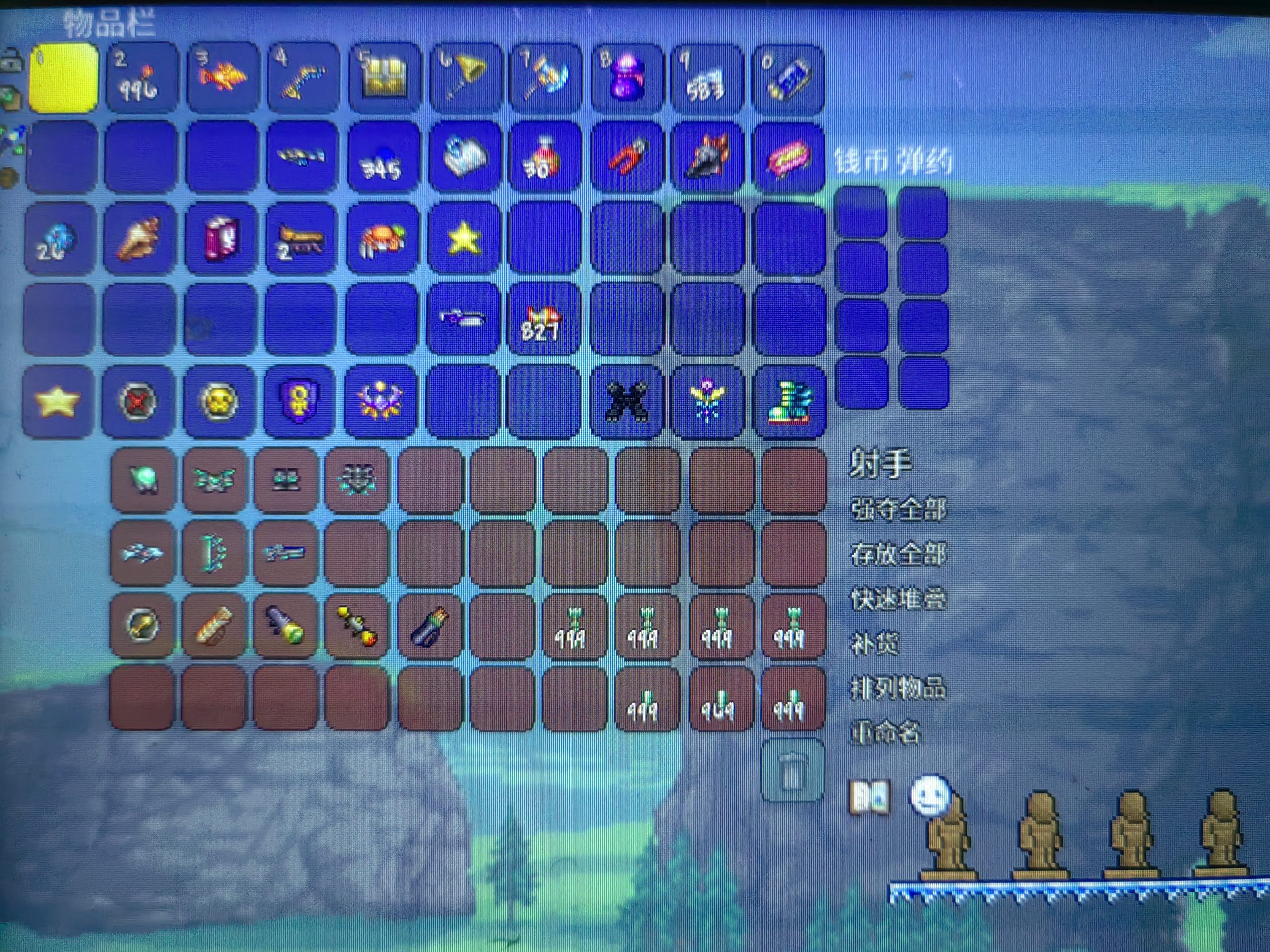
Task: Select the Ankh Shield slot
Action: click(x=300, y=400)
